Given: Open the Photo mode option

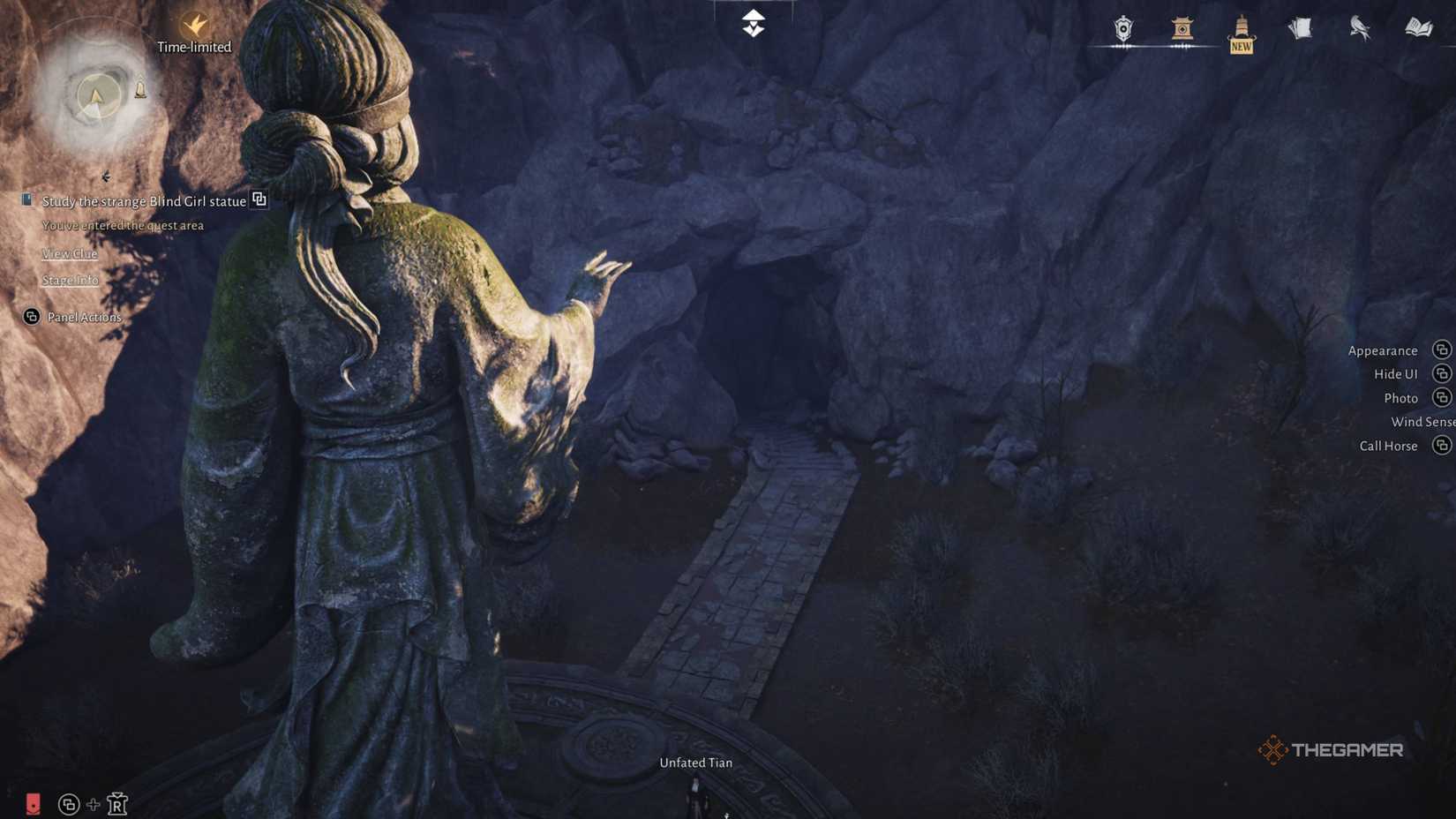Looking at the screenshot, I should click(1401, 398).
